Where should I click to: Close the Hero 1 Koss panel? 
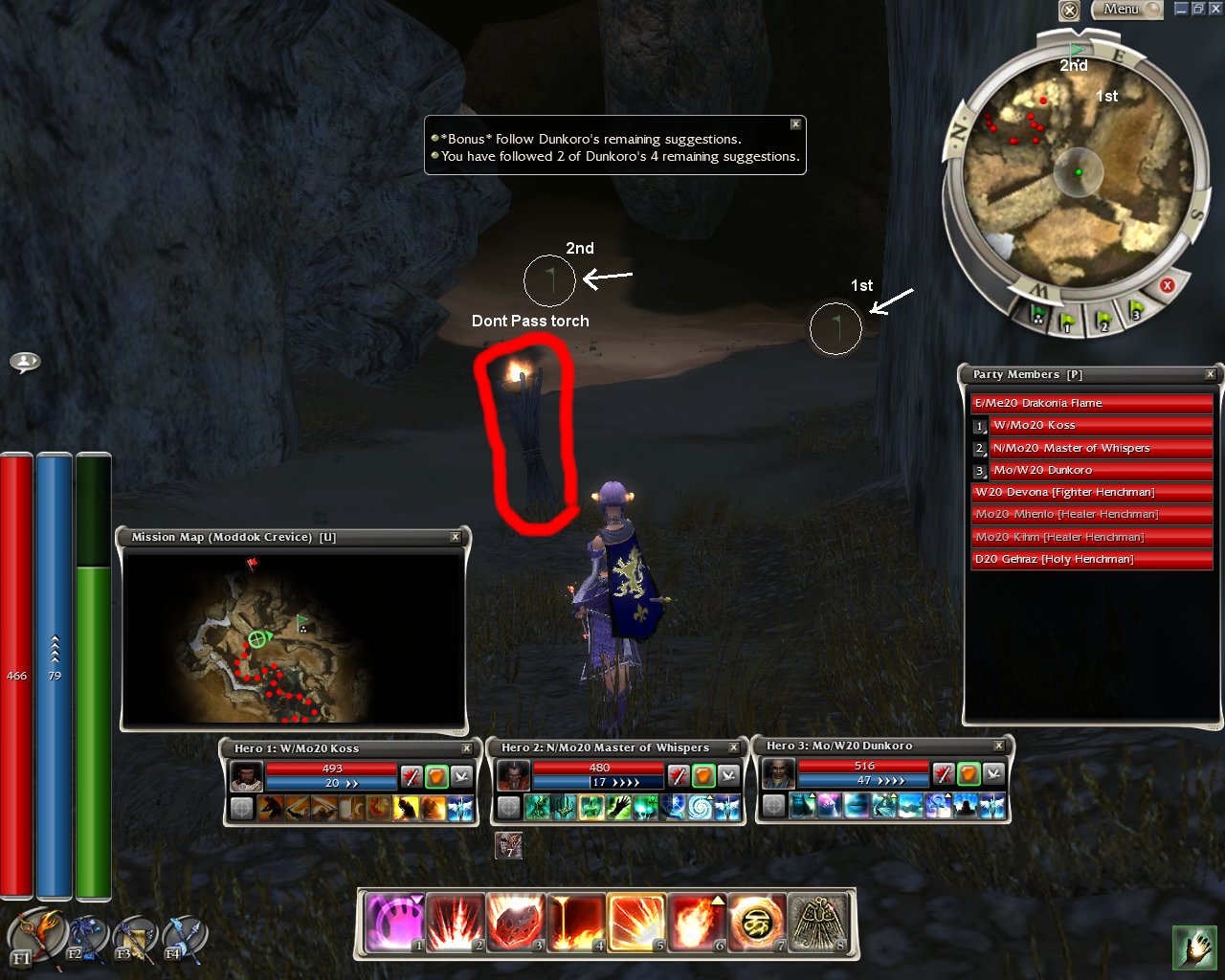(x=467, y=748)
